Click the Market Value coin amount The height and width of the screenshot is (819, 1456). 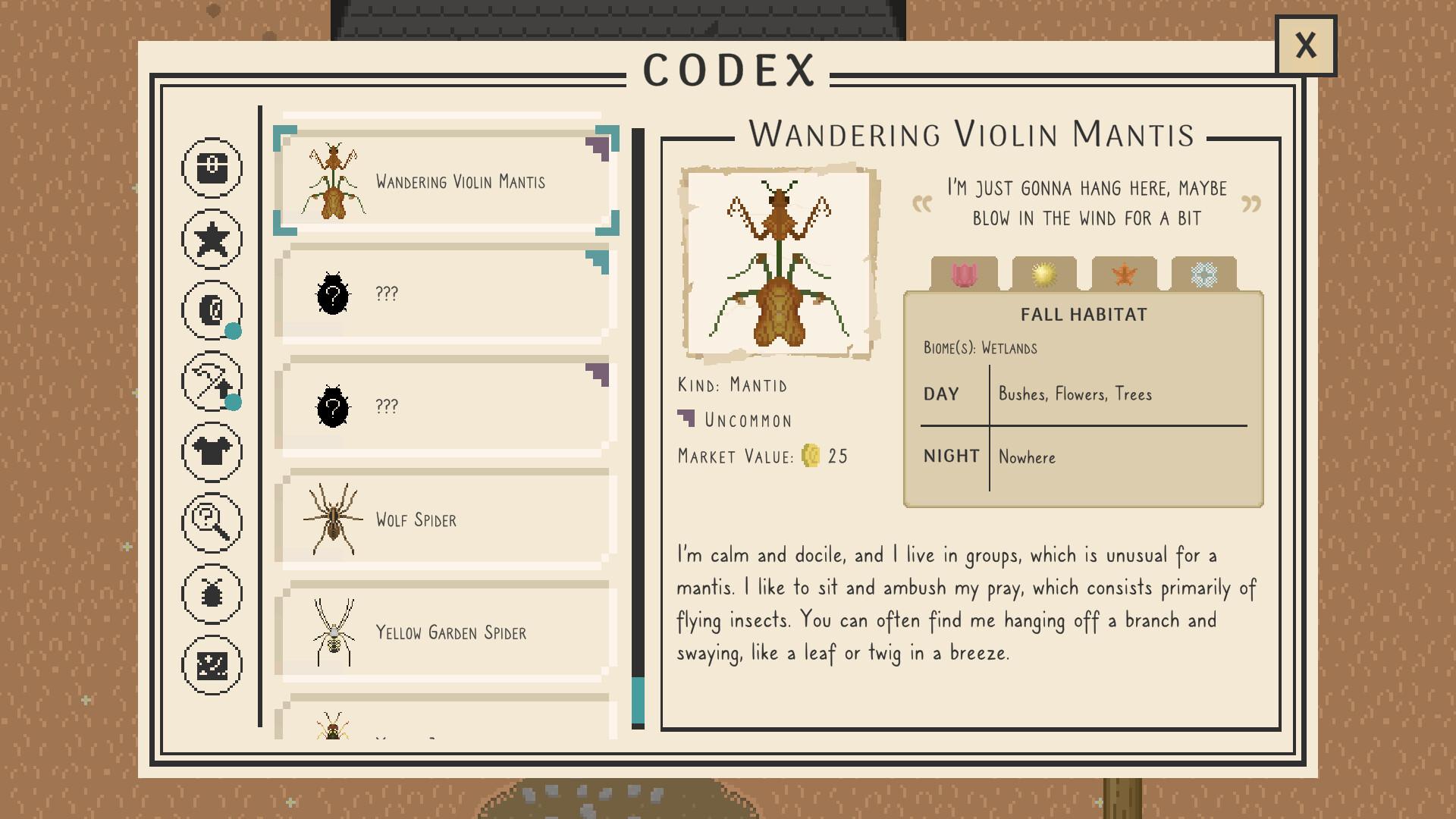click(x=823, y=456)
